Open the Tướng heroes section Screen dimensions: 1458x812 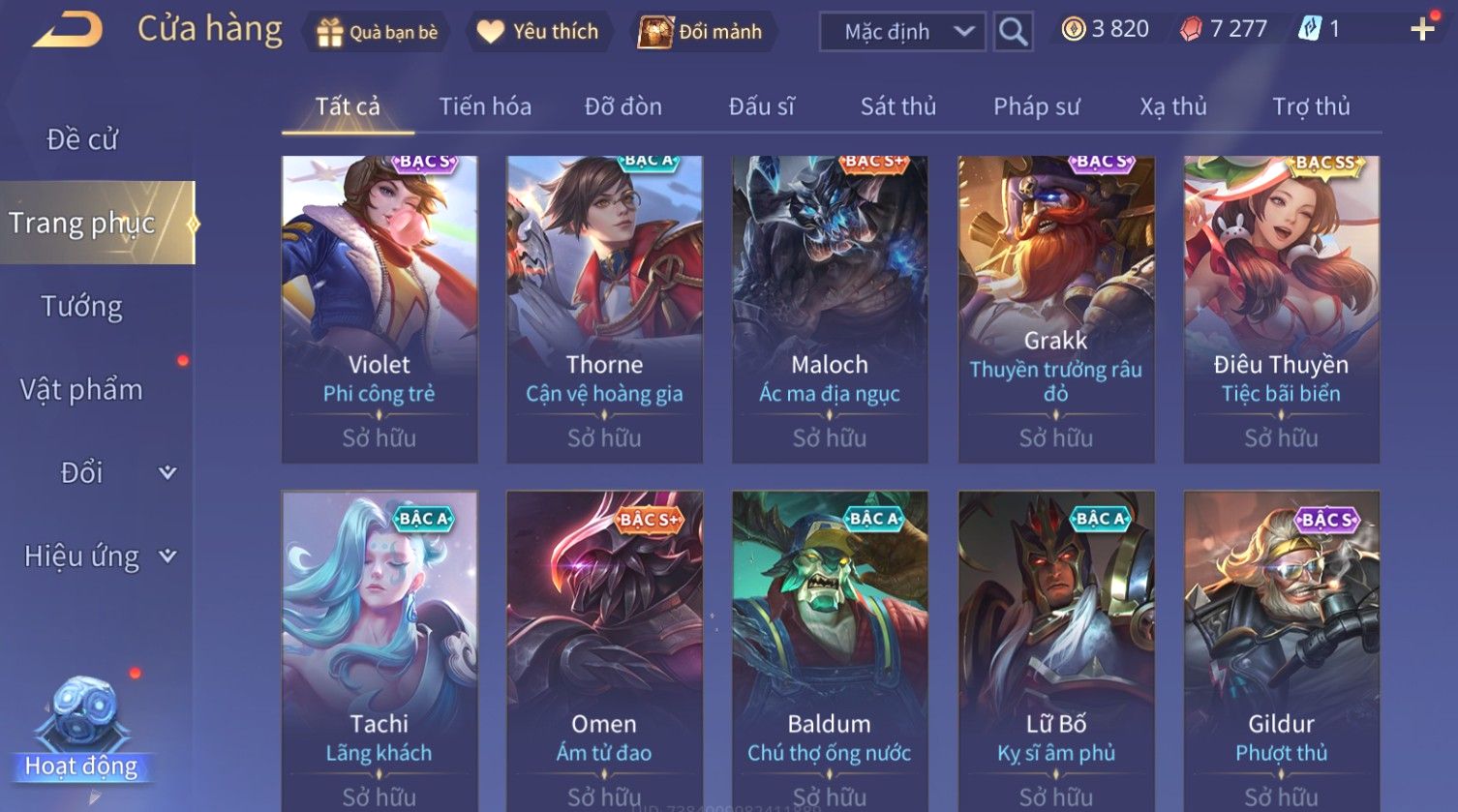[x=82, y=306]
